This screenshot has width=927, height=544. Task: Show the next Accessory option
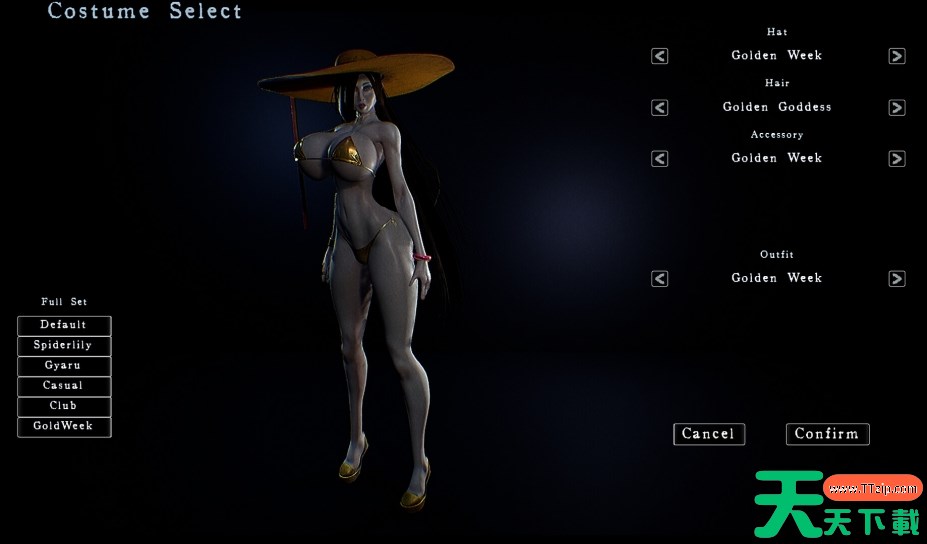click(897, 158)
